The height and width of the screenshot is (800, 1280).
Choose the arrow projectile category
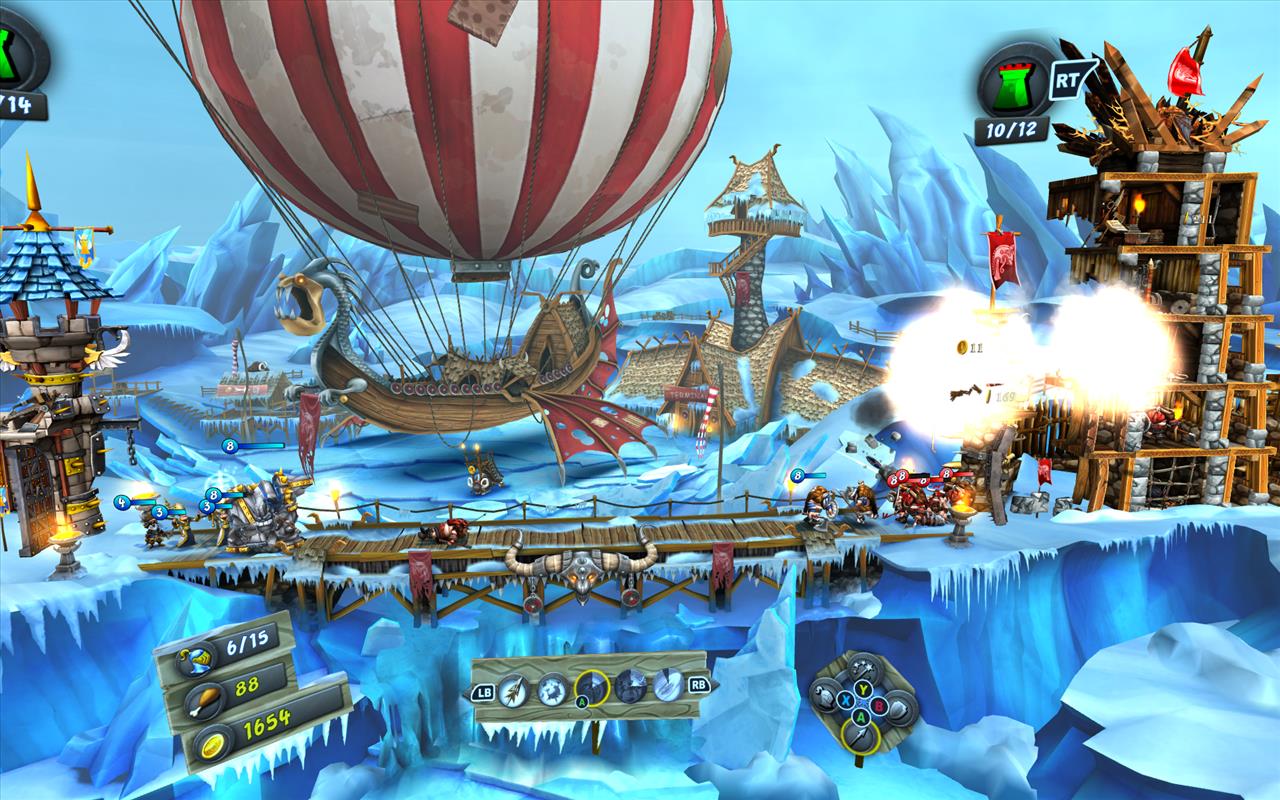[860, 737]
